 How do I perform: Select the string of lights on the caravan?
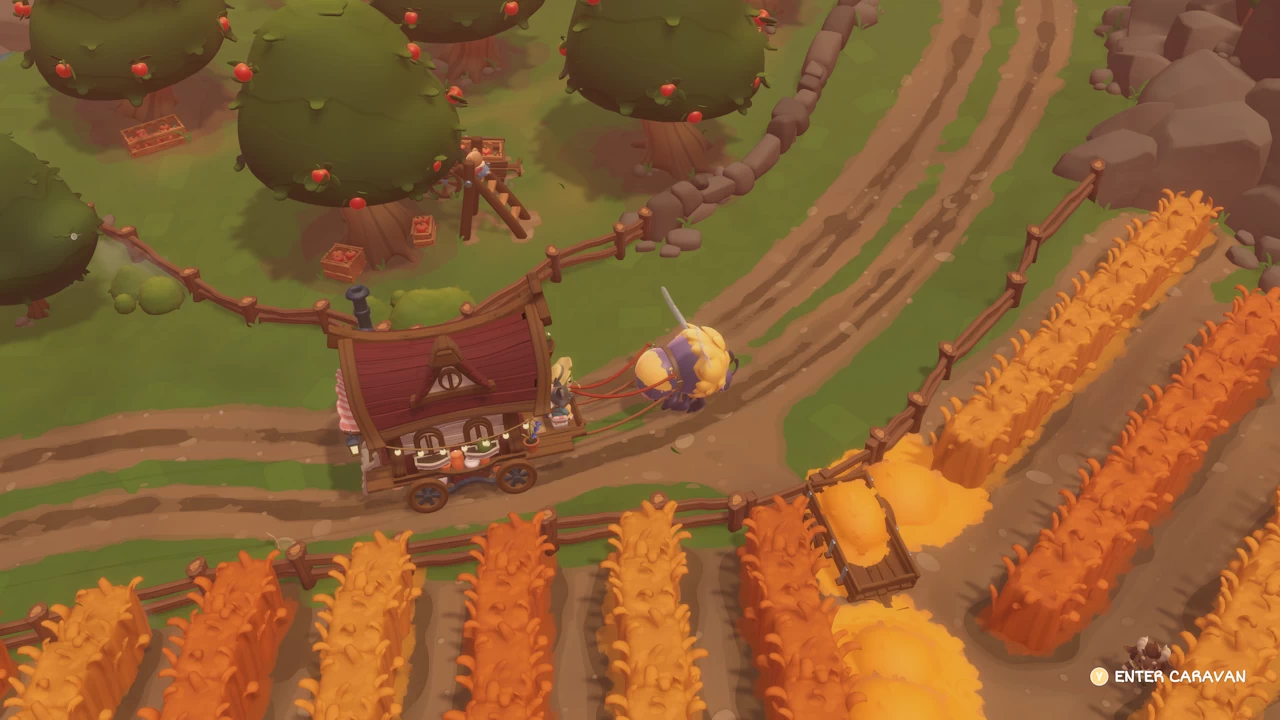[x=452, y=445]
